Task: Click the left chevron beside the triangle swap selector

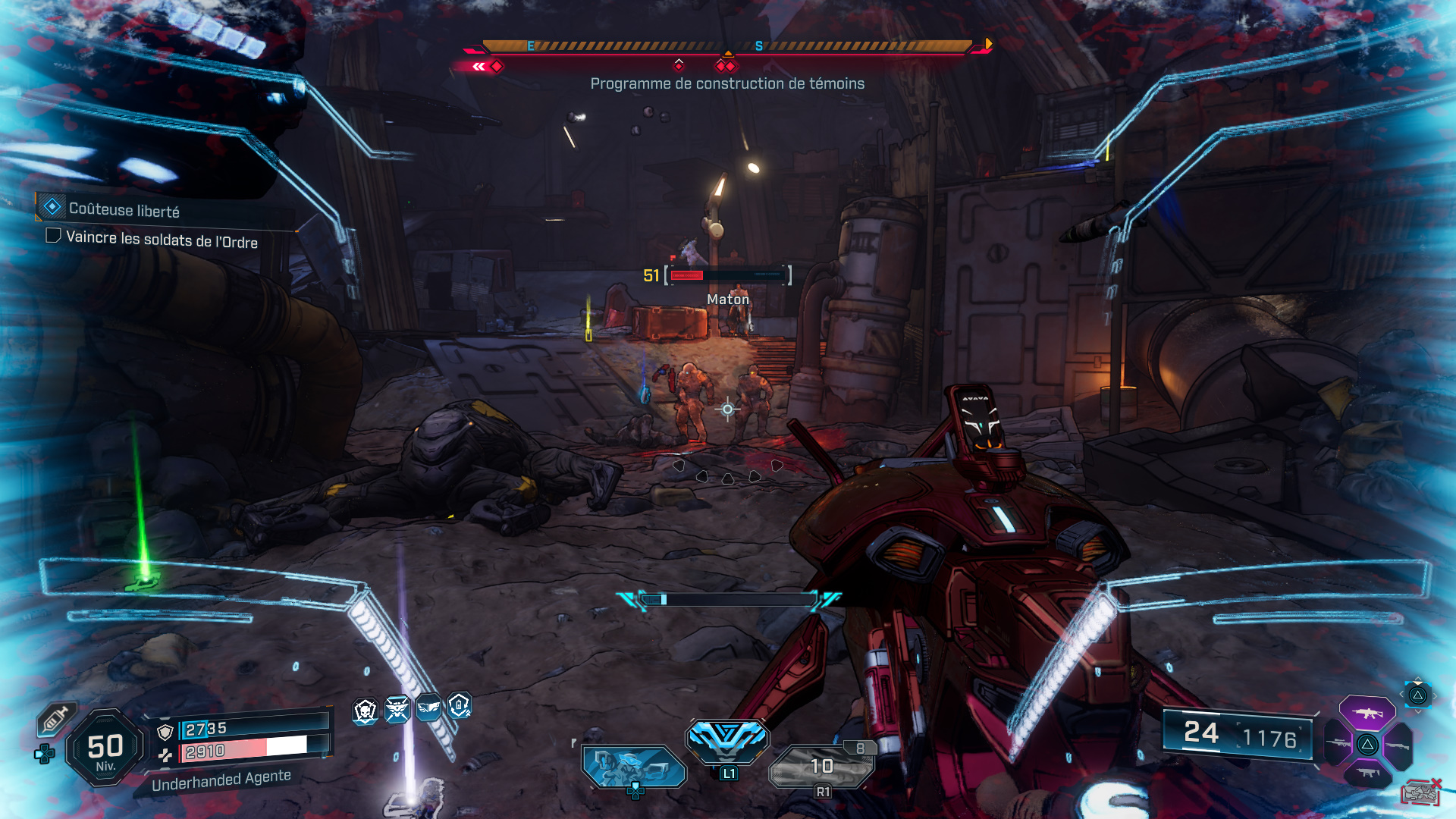Action: pyautogui.click(x=1401, y=693)
